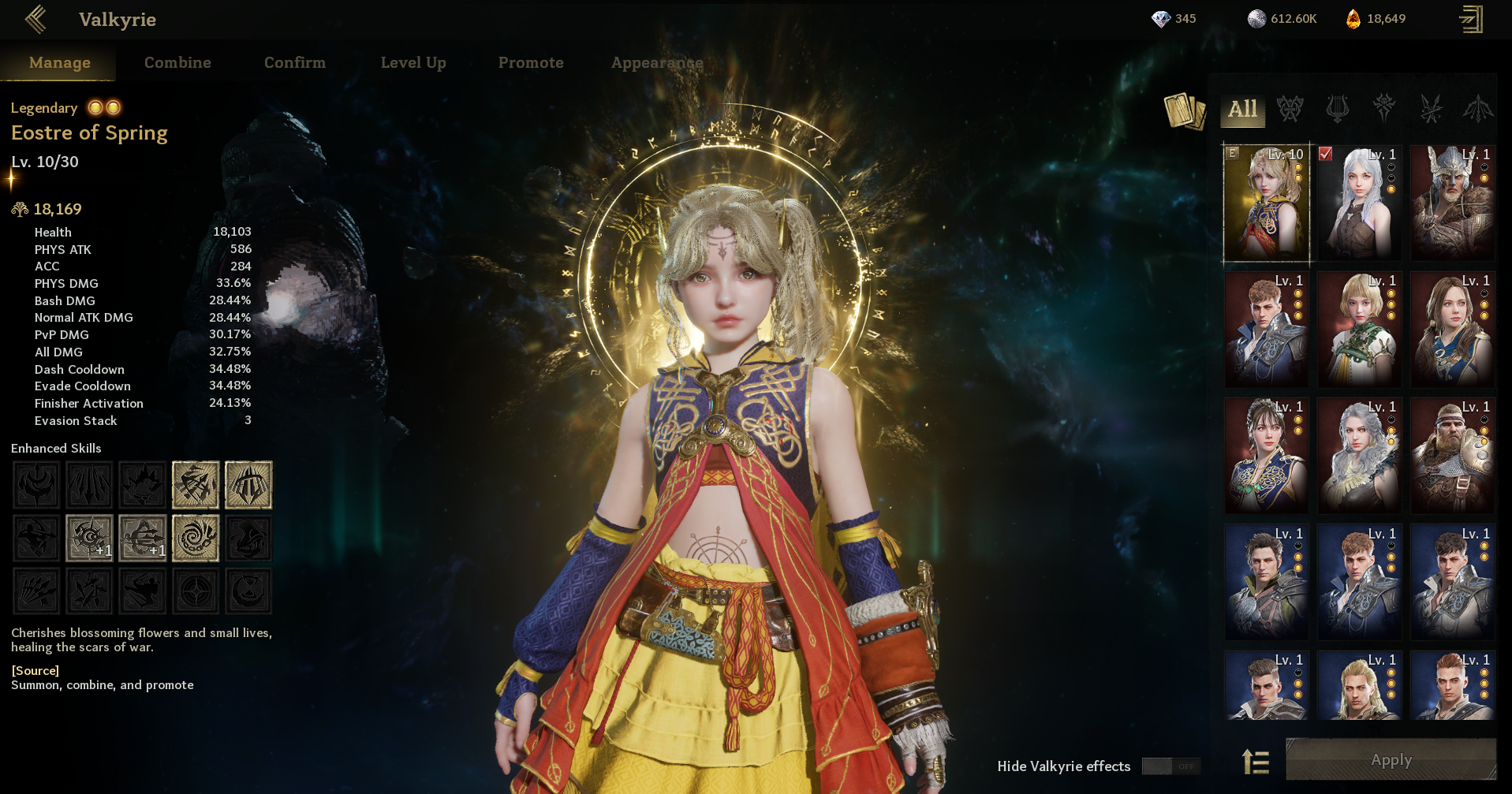
Task: Pick the horned-helmet bearded warrior card
Action: (x=1452, y=203)
